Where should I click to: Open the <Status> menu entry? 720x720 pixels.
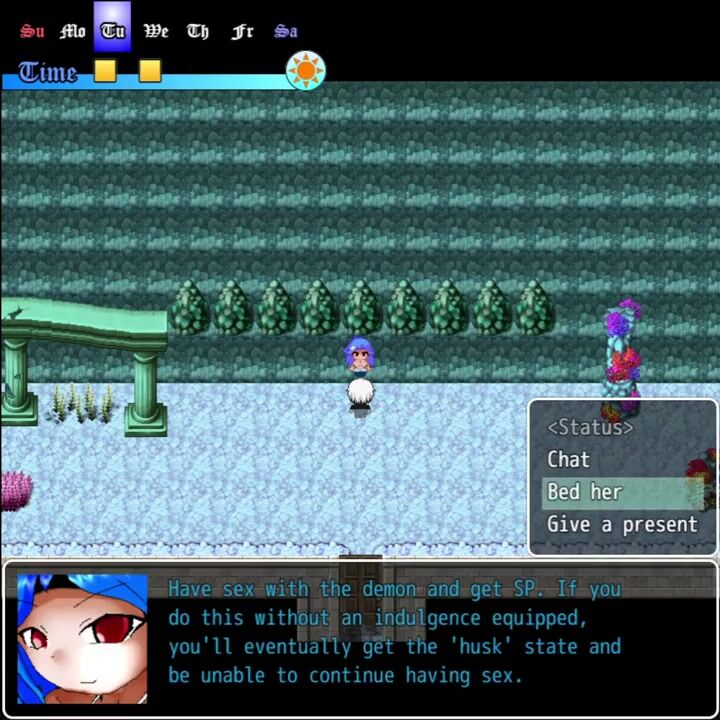590,427
